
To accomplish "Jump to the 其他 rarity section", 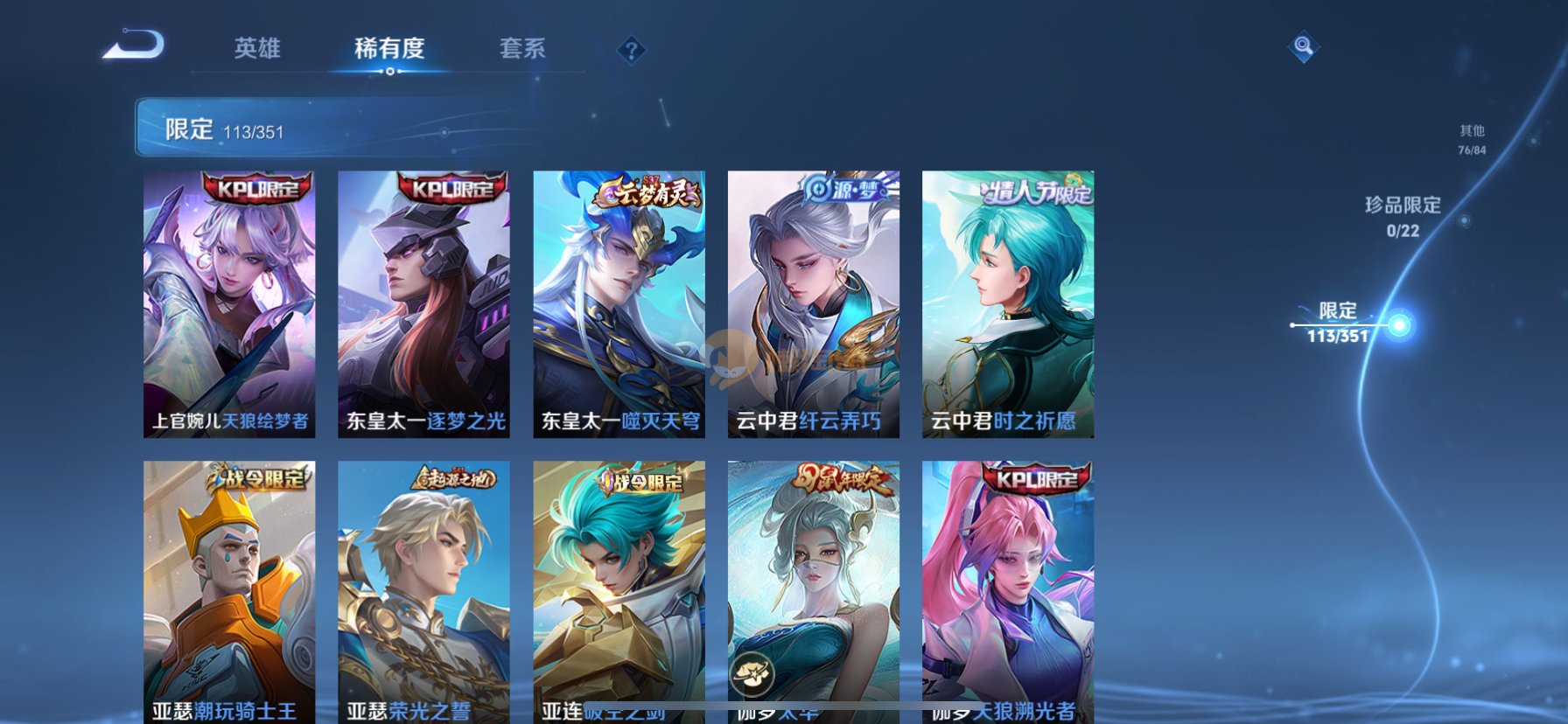I will click(1472, 139).
